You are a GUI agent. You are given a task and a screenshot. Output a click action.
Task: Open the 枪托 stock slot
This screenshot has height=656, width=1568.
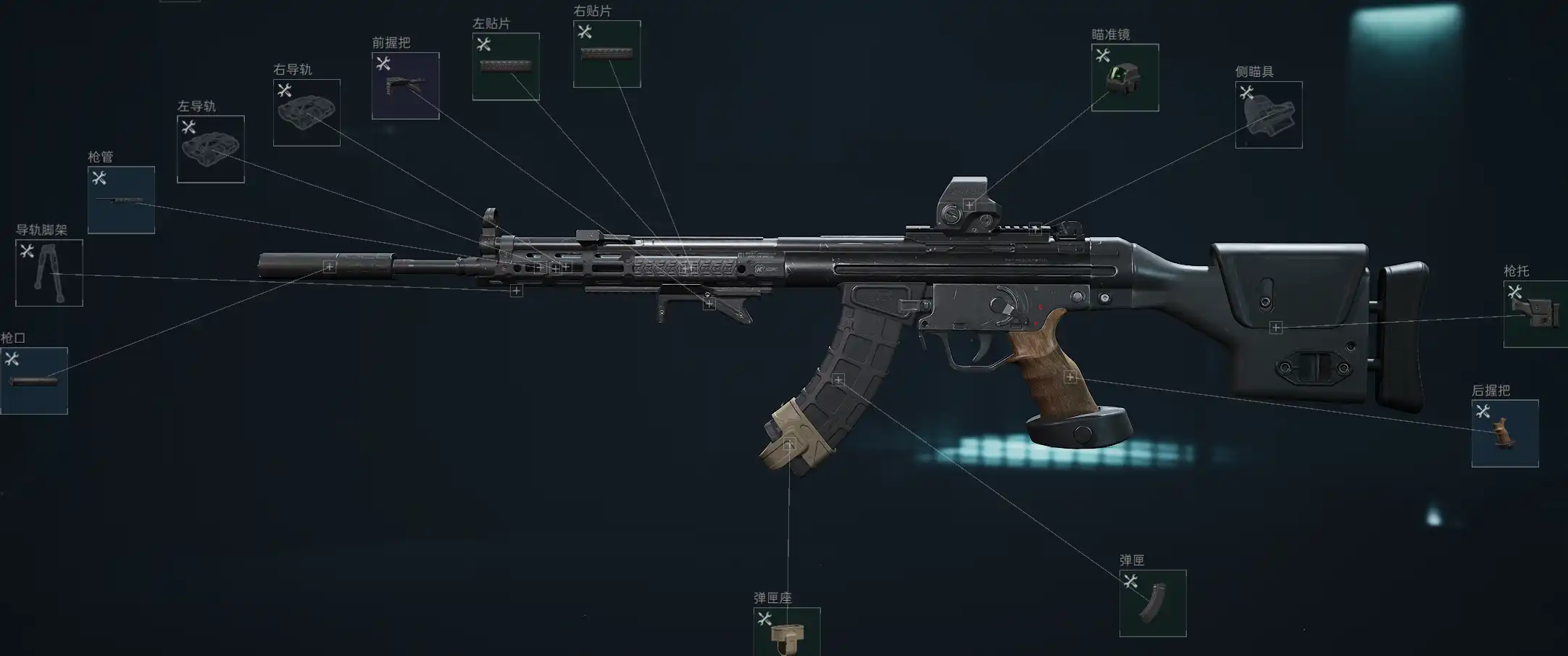coord(1535,314)
